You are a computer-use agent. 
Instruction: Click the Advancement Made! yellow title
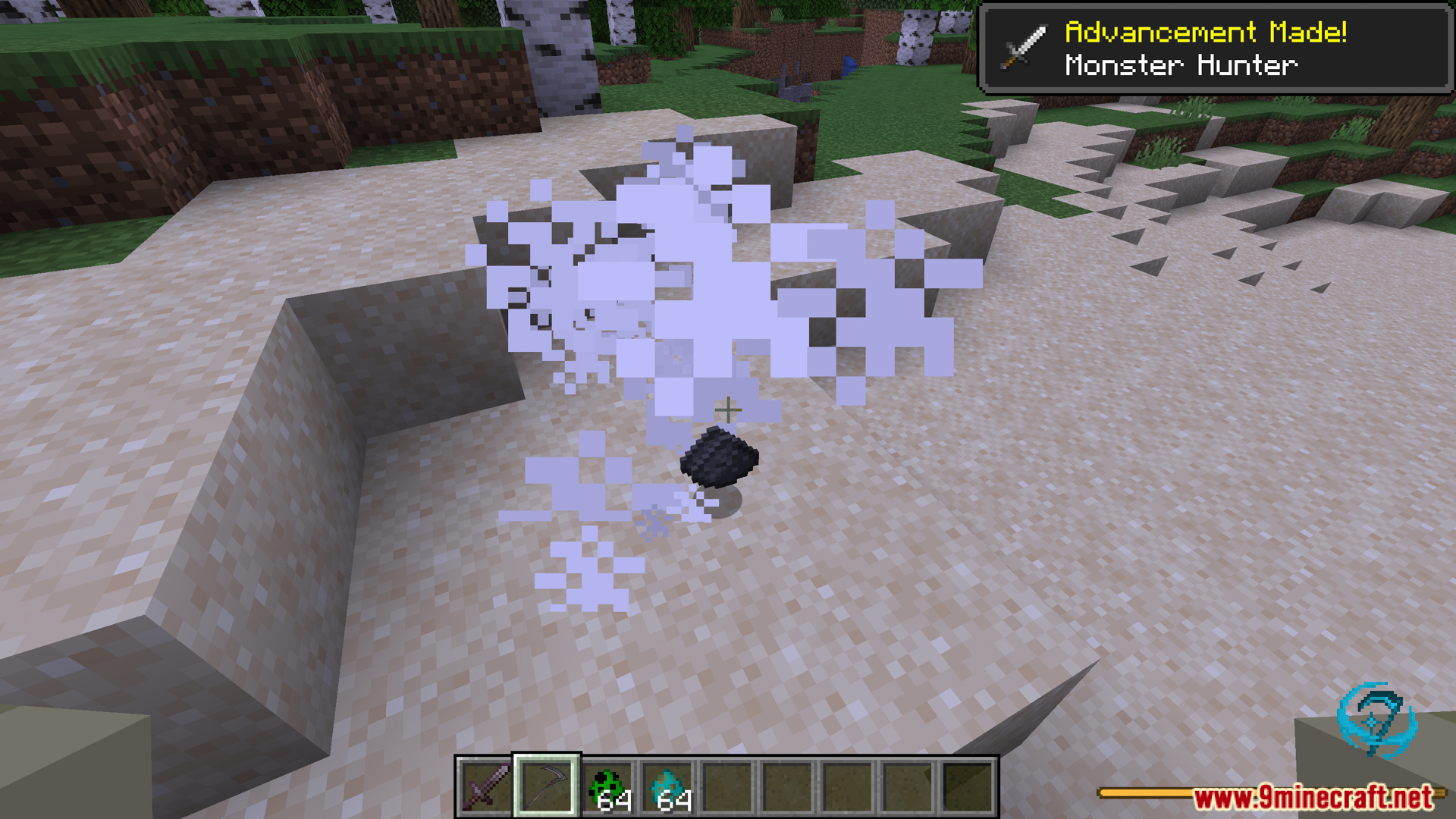1208,32
